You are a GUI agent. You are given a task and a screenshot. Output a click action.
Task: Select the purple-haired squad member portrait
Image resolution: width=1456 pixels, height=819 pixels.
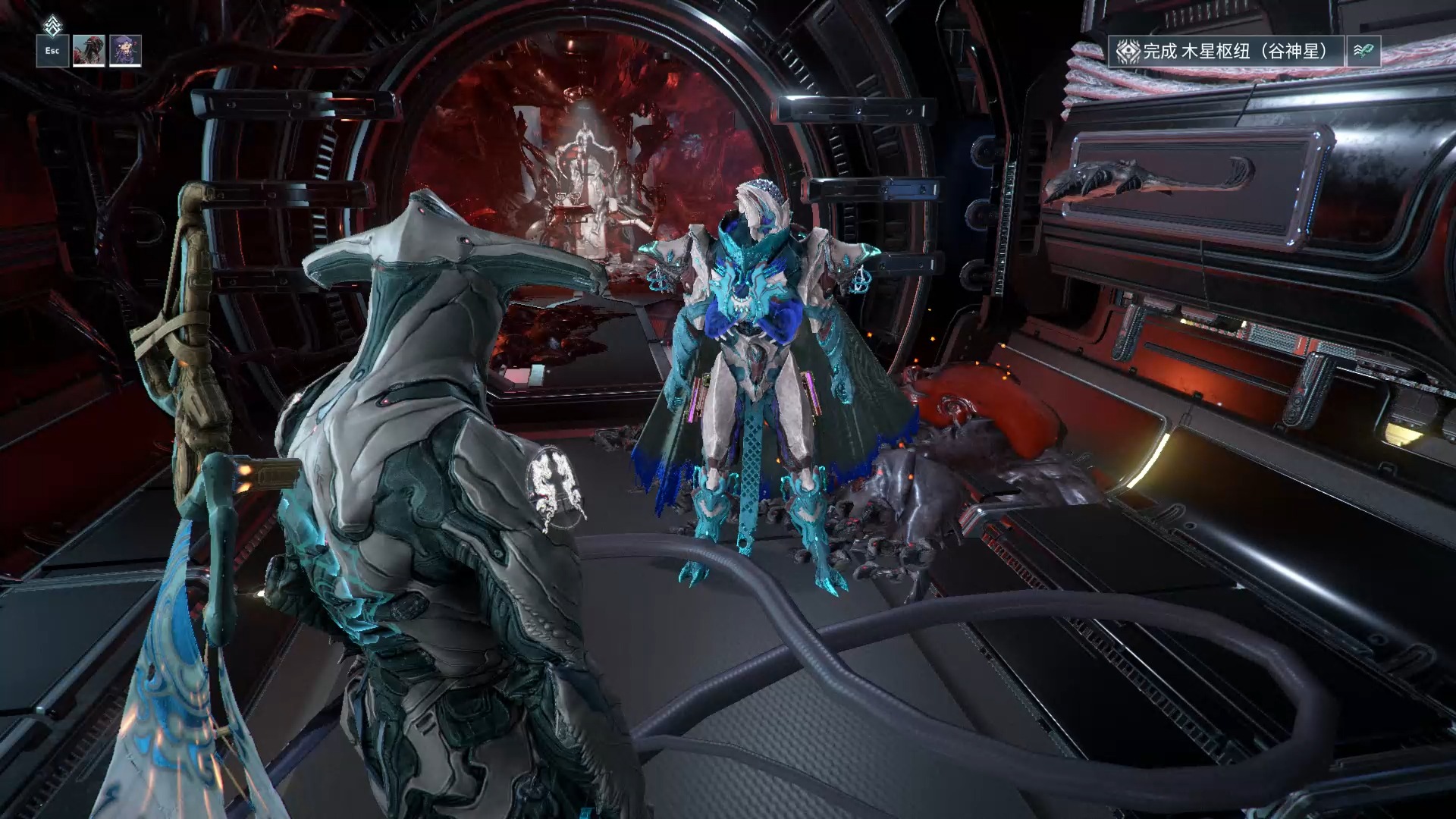pos(125,51)
